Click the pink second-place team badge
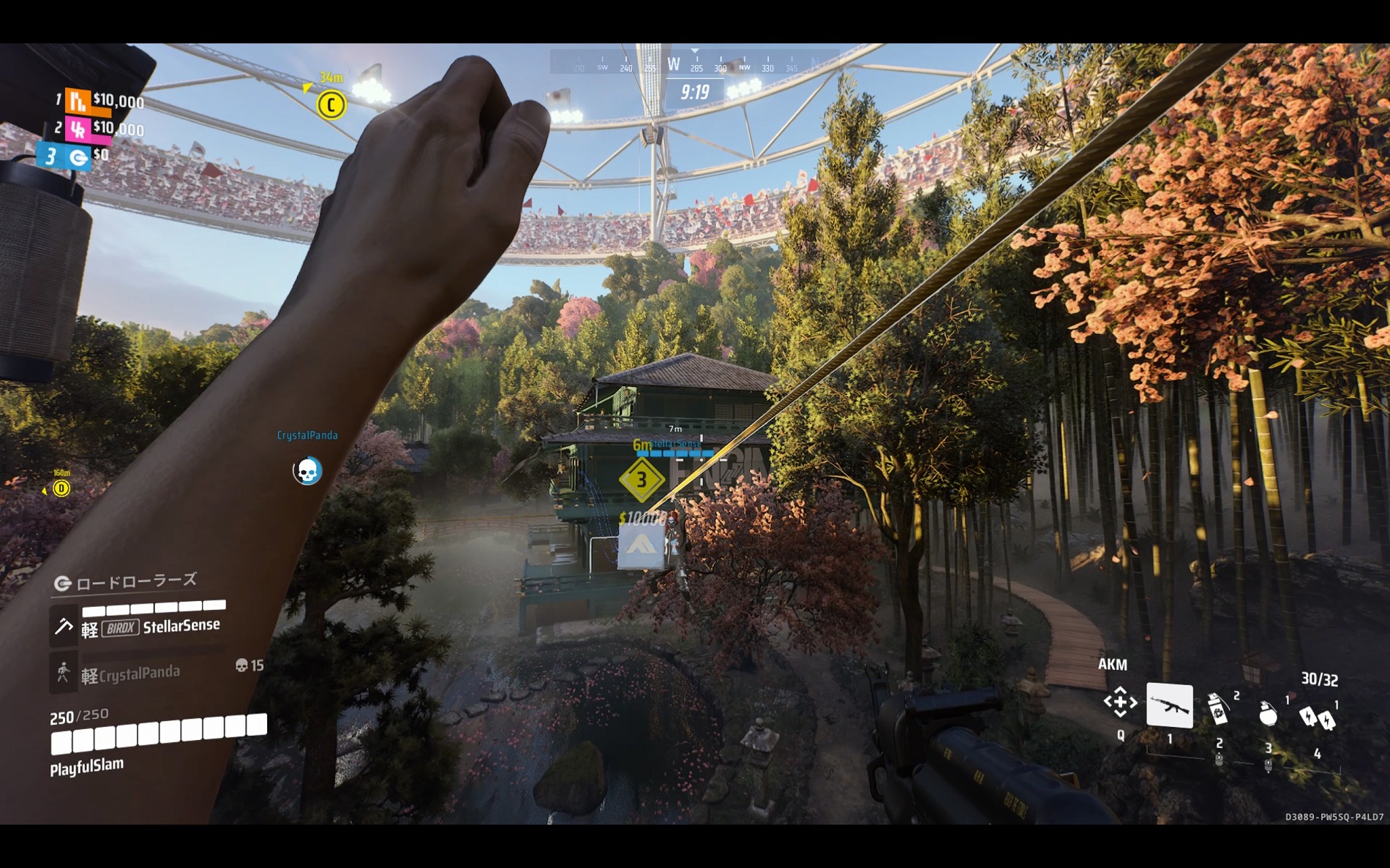The height and width of the screenshot is (868, 1390). point(78,129)
